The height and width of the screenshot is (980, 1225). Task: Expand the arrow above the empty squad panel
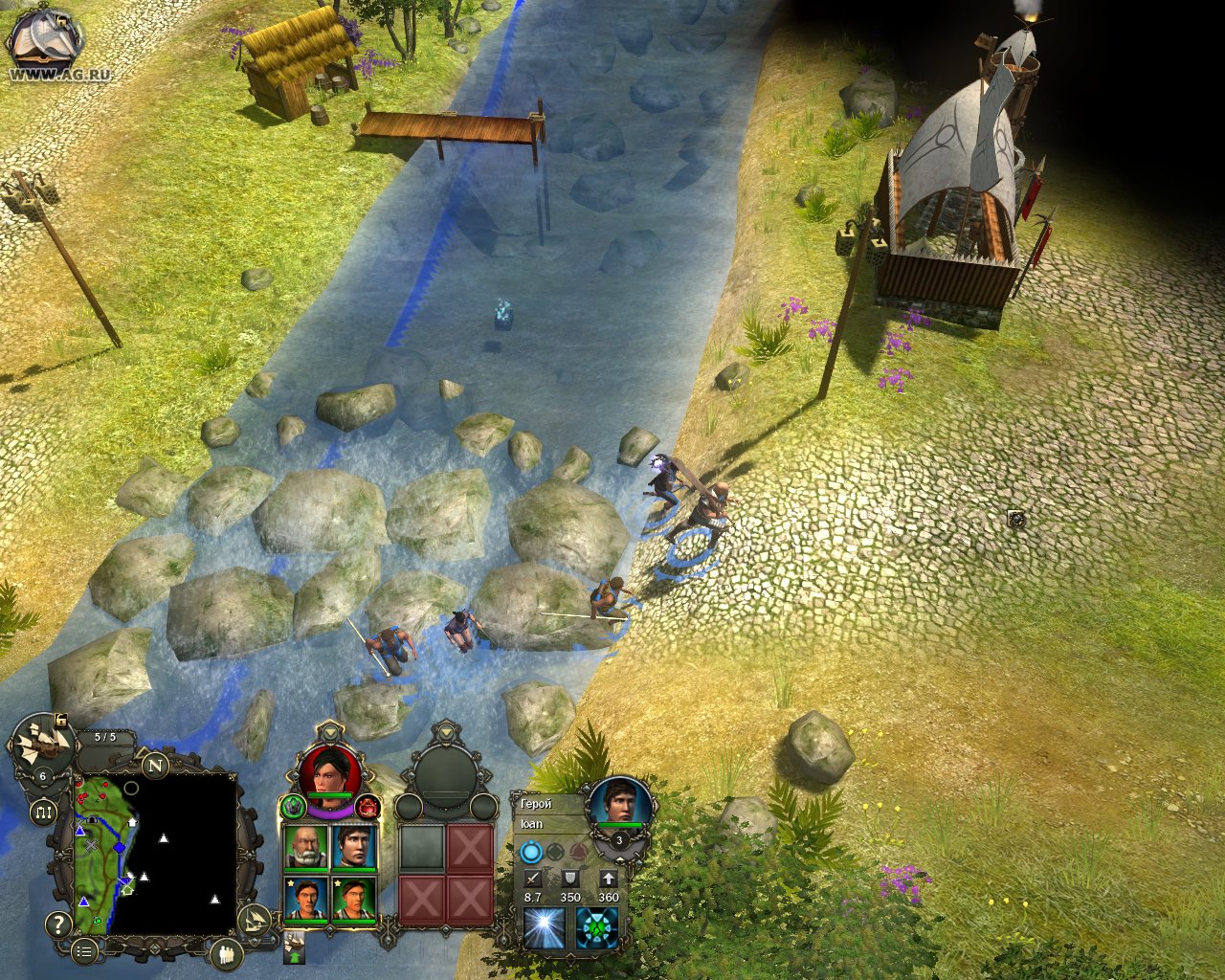pyautogui.click(x=448, y=731)
